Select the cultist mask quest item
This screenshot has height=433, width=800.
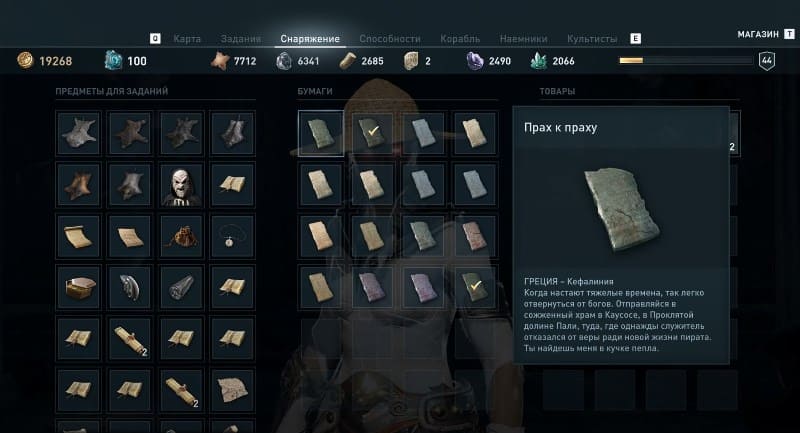[x=182, y=184]
